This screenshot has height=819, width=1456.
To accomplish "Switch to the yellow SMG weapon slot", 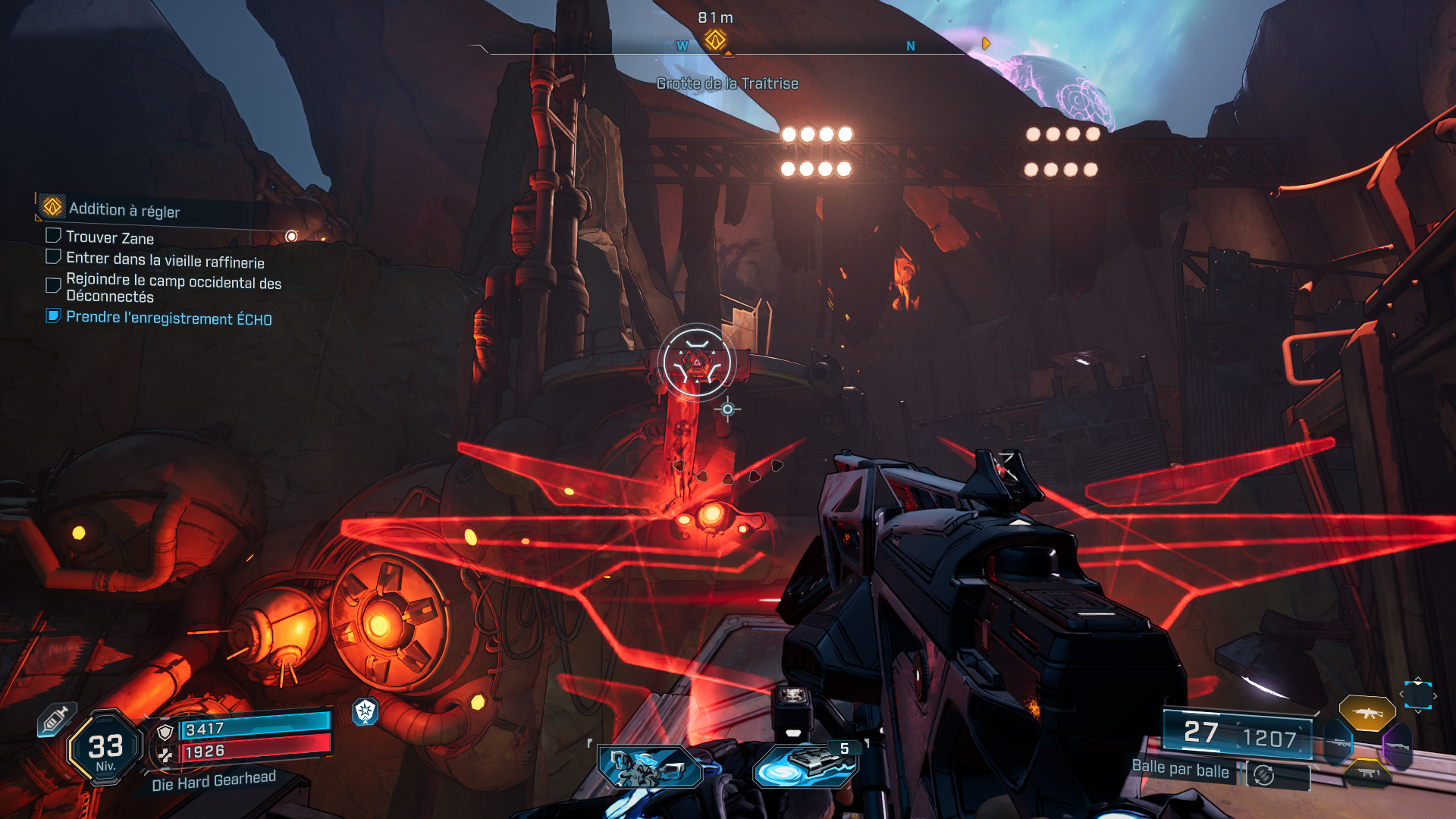I will point(1367,773).
